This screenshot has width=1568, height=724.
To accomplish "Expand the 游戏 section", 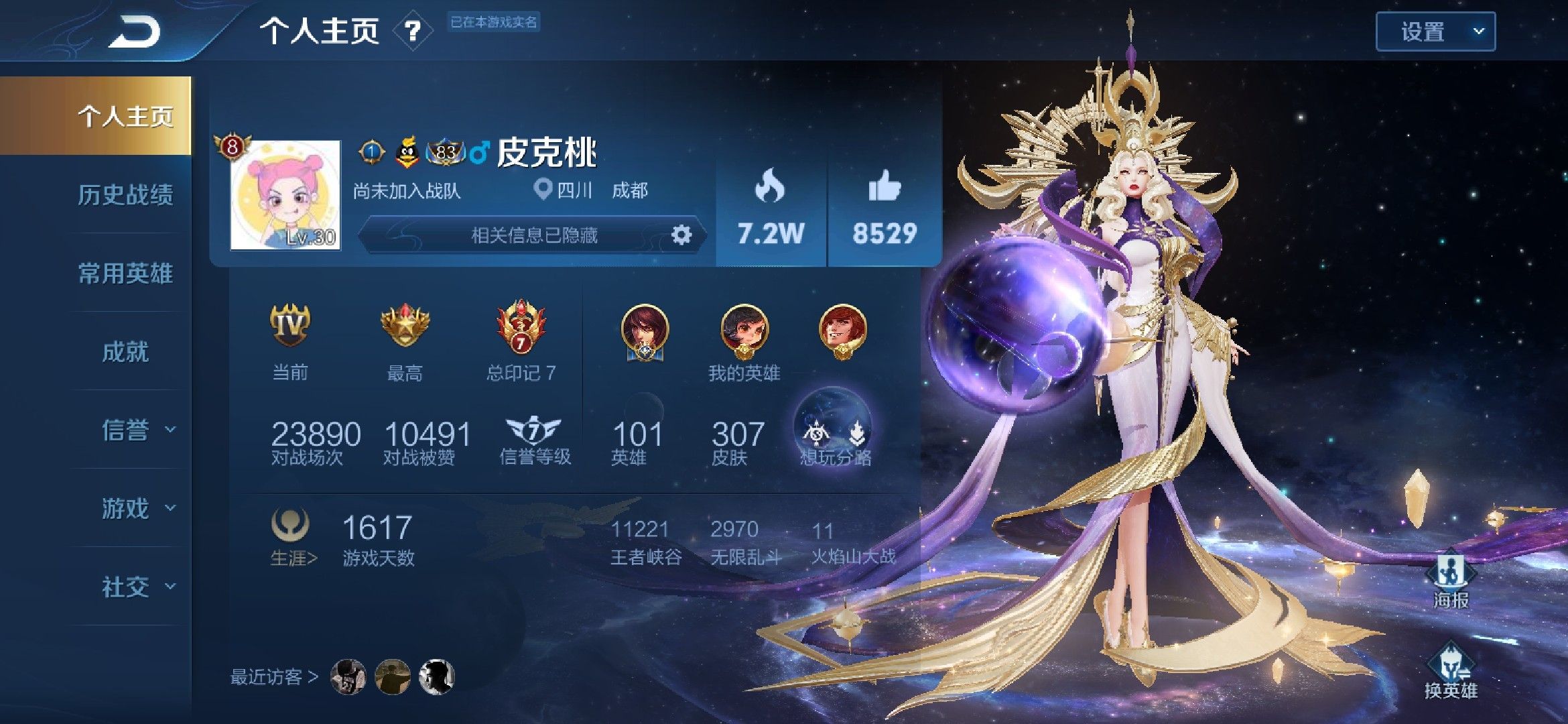I will pos(137,508).
